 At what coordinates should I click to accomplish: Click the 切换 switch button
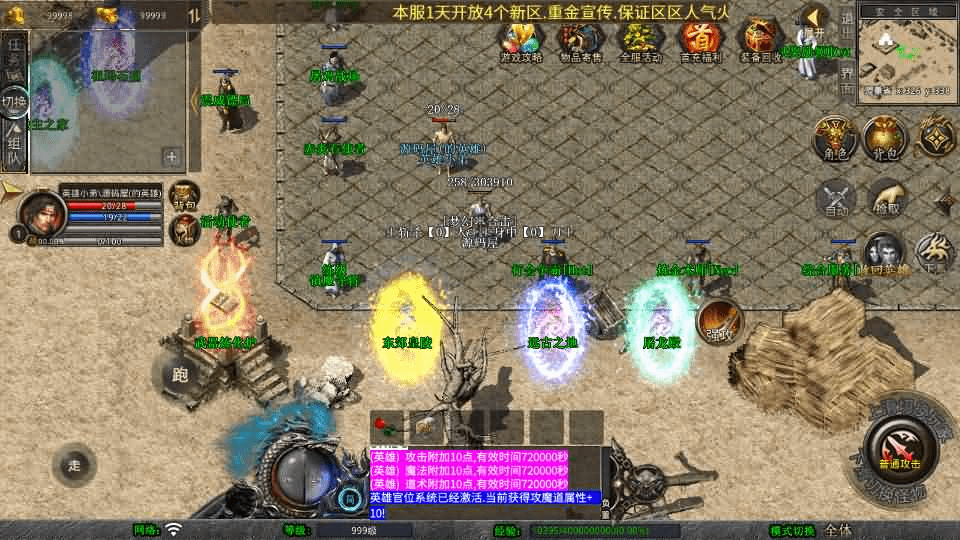tap(14, 102)
